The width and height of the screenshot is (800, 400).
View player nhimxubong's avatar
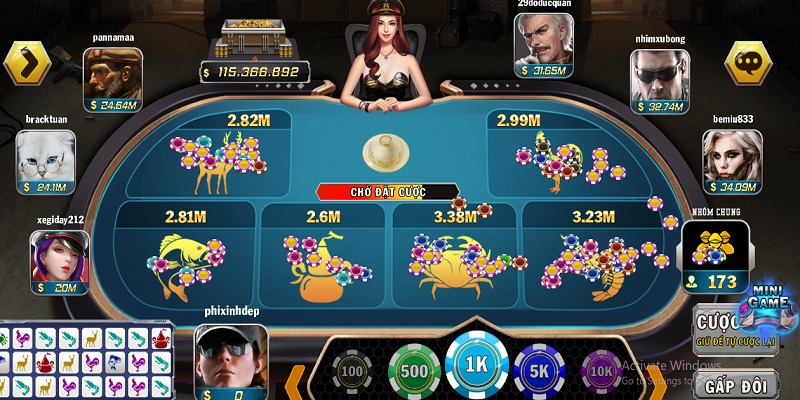(x=659, y=78)
